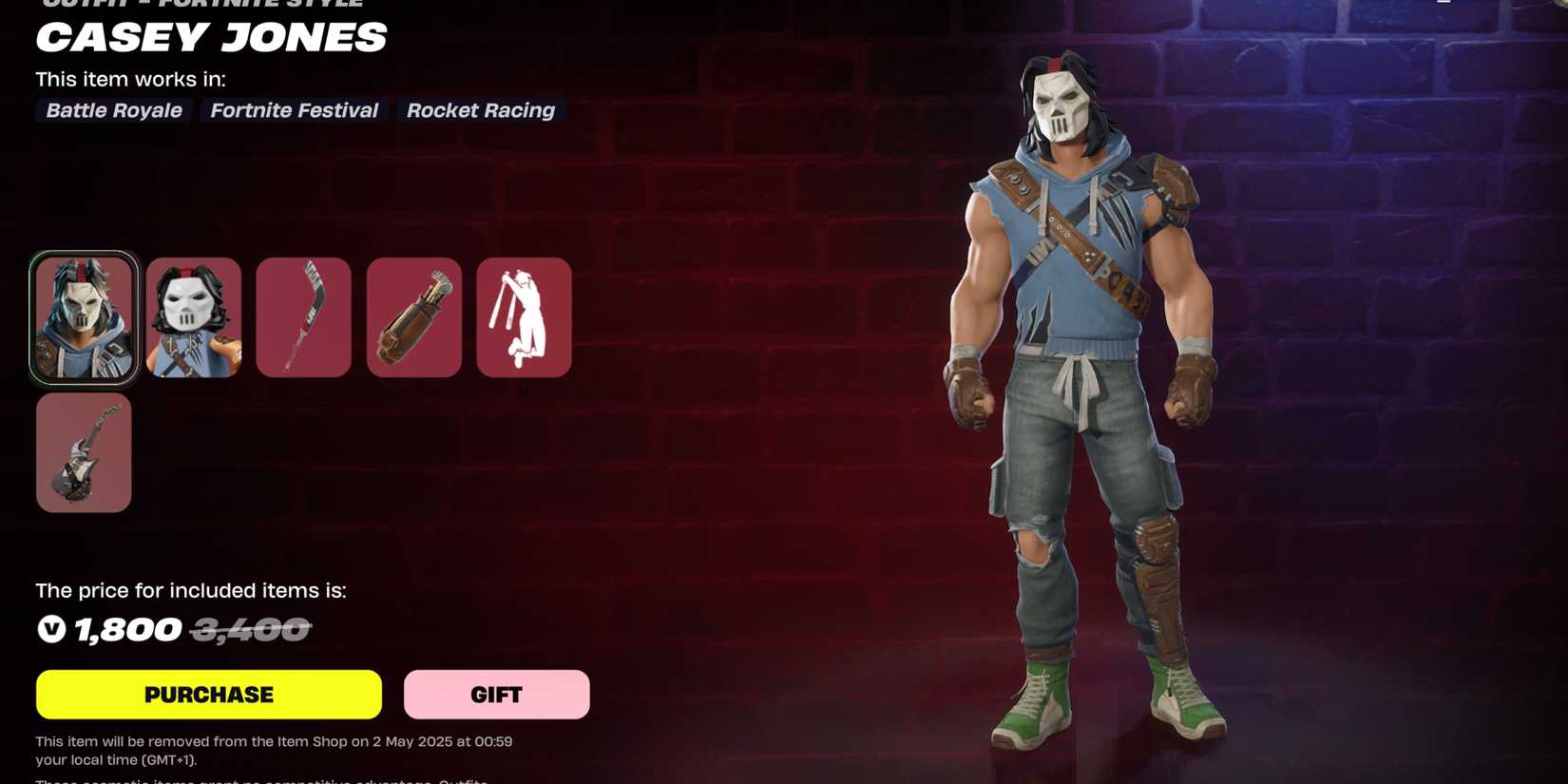Toggle the Rocket Racing compatibility tag
This screenshot has width=1568, height=784.
coord(481,110)
